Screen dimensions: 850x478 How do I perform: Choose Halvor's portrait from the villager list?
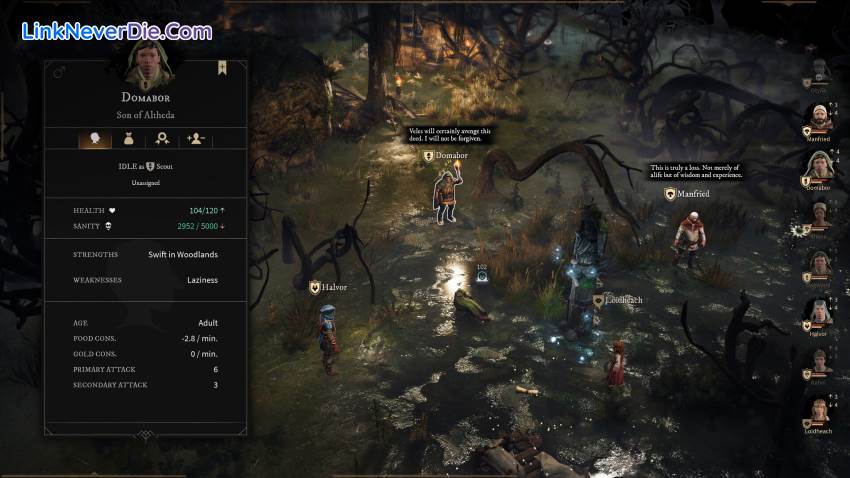click(819, 314)
